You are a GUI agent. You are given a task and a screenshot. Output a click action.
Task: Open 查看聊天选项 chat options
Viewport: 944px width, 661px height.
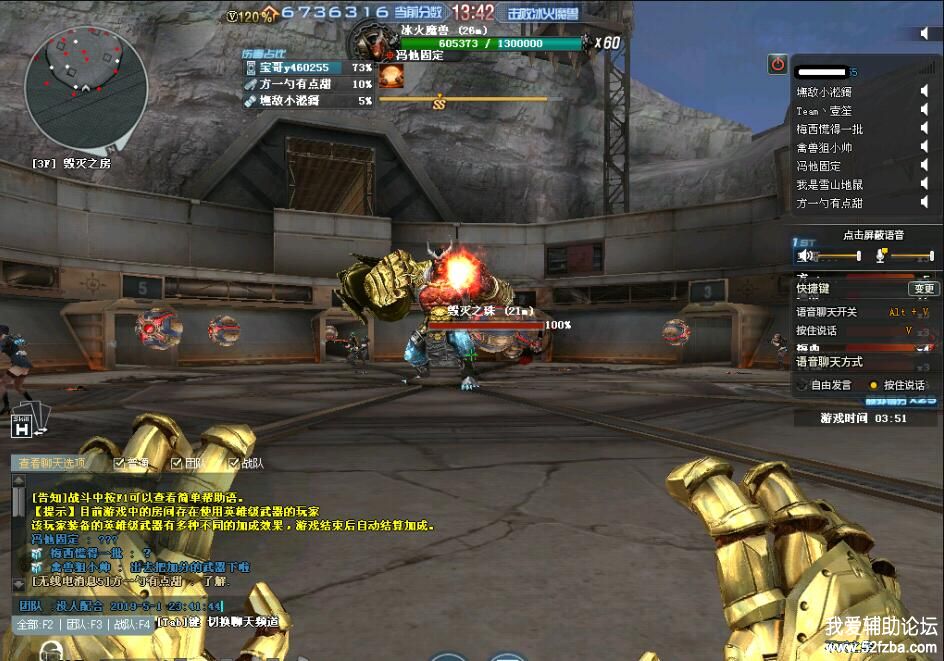click(51, 463)
